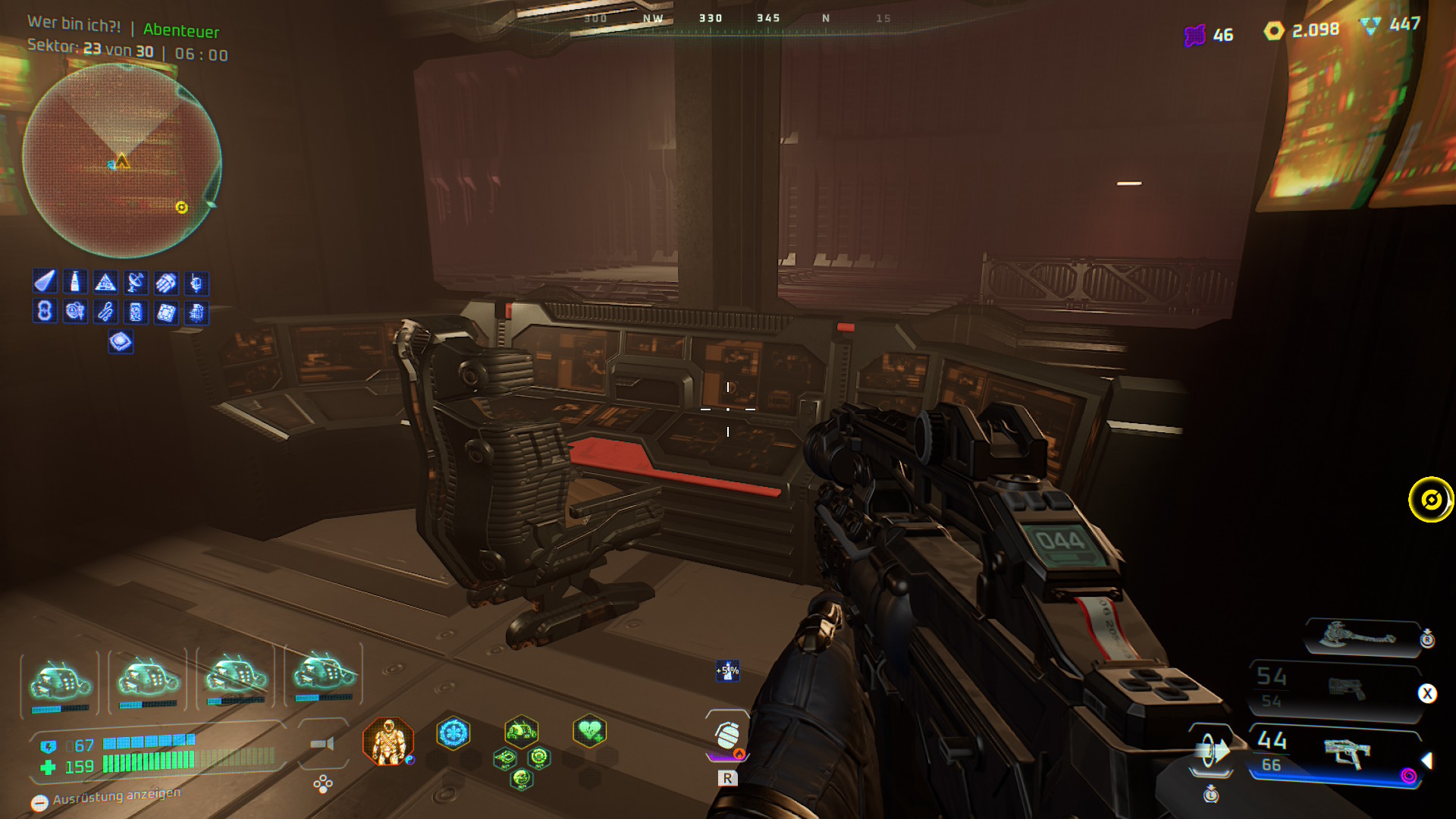Select the armored glove upgrade icon
The image size is (1456, 819).
coord(166,283)
